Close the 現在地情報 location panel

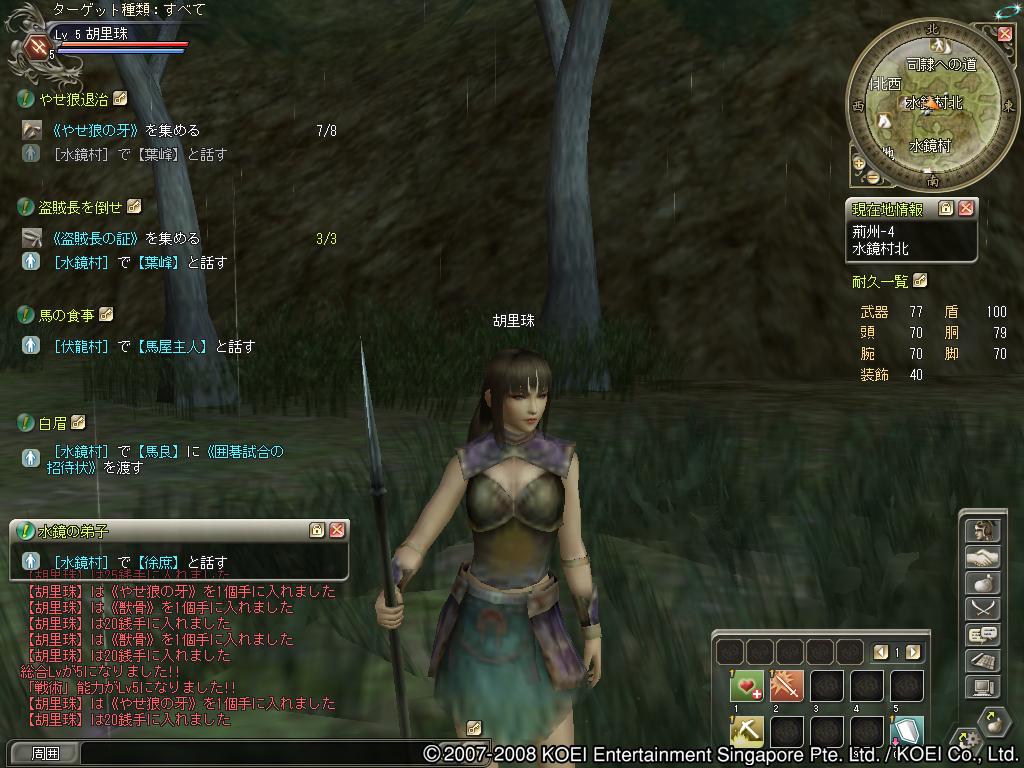965,208
